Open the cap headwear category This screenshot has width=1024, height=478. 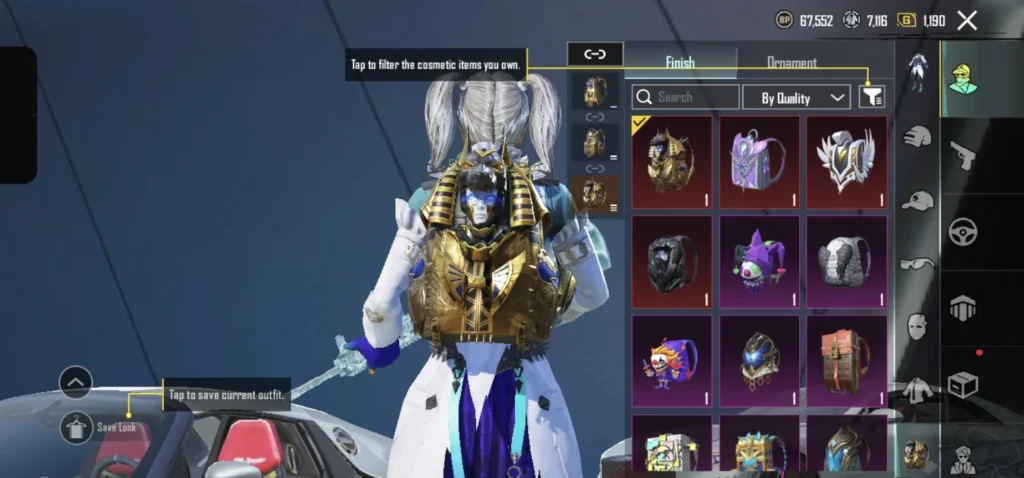[x=917, y=200]
